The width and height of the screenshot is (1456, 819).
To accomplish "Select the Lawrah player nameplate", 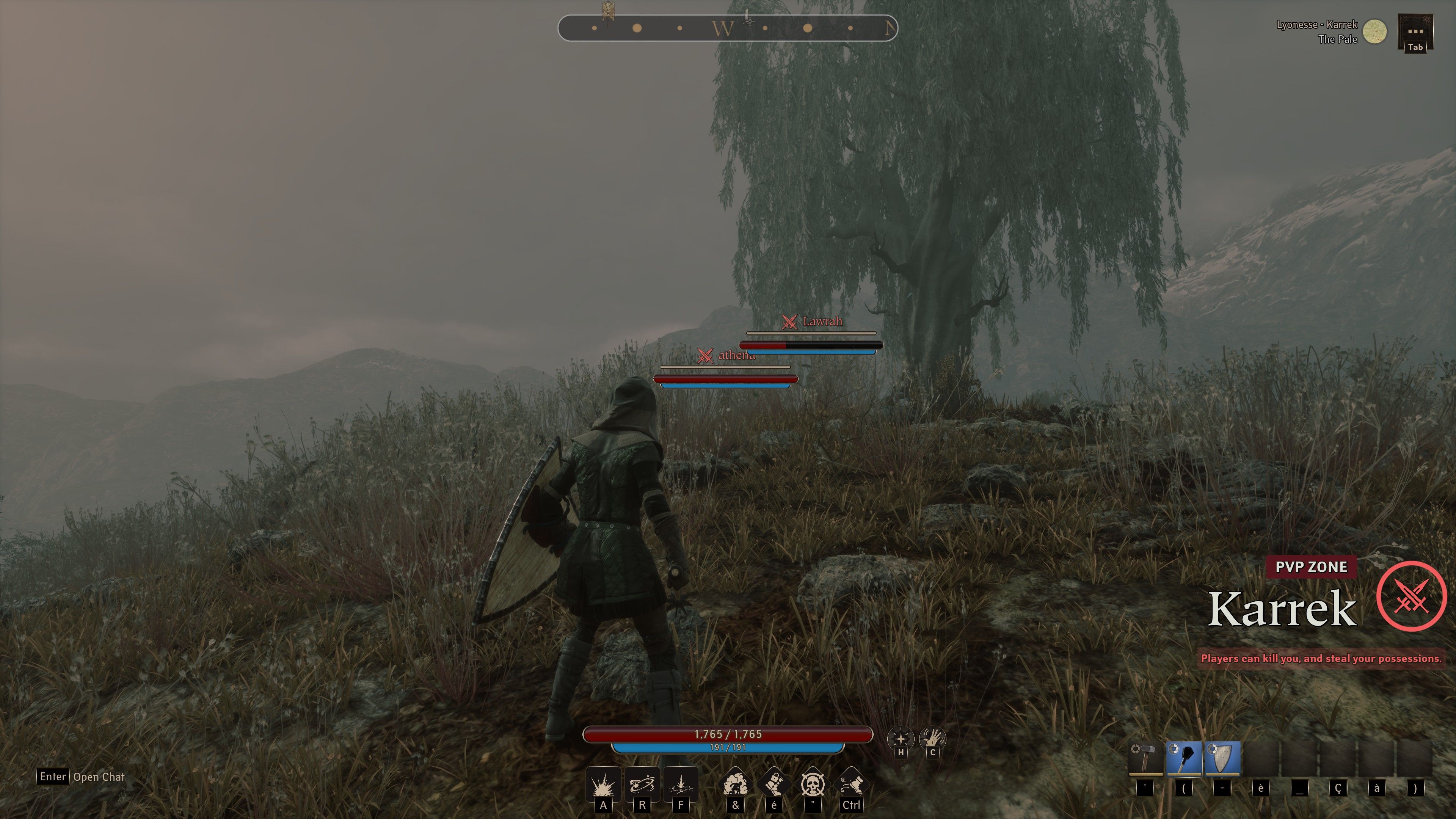I will tap(822, 322).
